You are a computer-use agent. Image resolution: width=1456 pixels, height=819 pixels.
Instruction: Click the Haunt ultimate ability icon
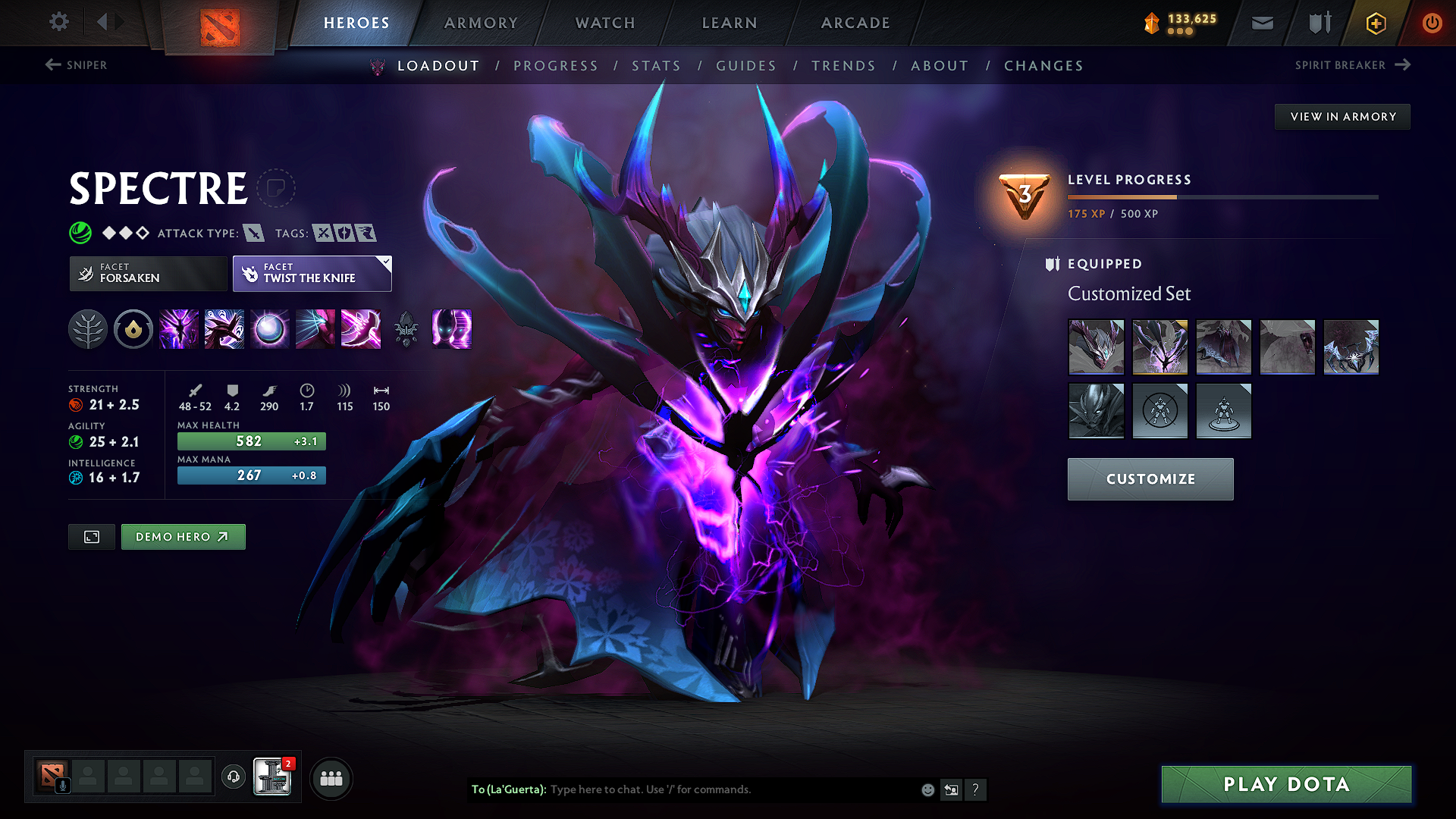click(x=453, y=329)
